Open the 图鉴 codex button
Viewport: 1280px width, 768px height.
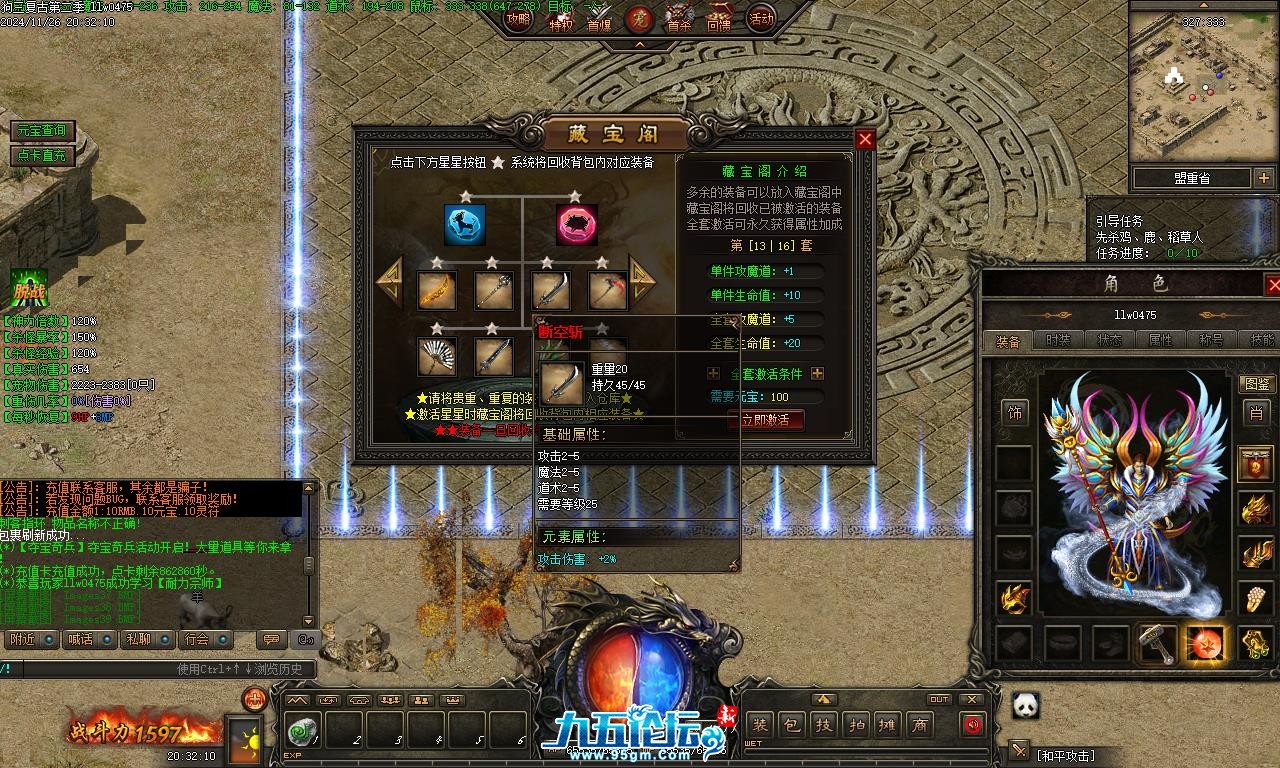pyautogui.click(x=1256, y=384)
